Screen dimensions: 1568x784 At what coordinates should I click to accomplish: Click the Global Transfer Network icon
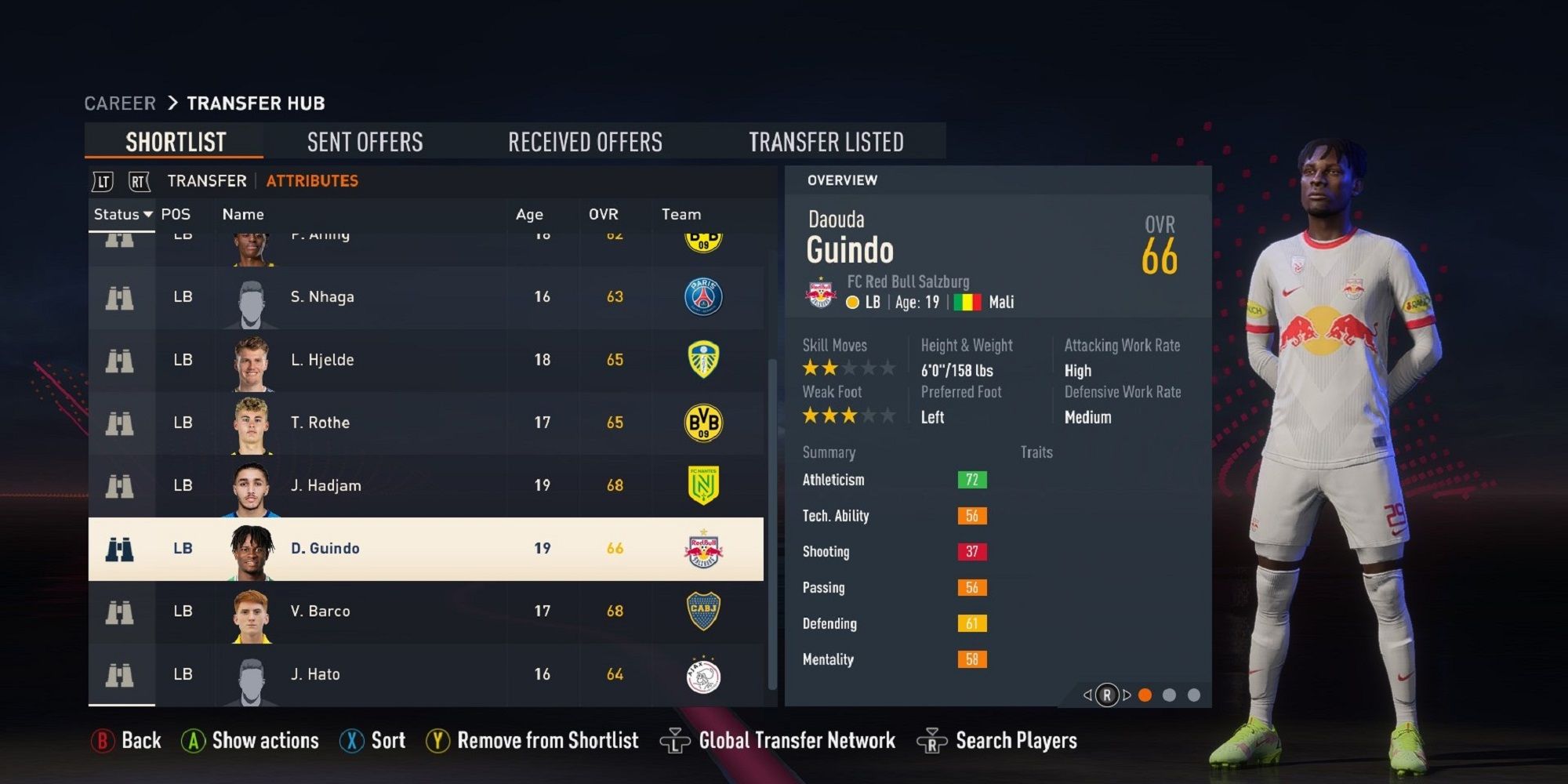(x=676, y=739)
